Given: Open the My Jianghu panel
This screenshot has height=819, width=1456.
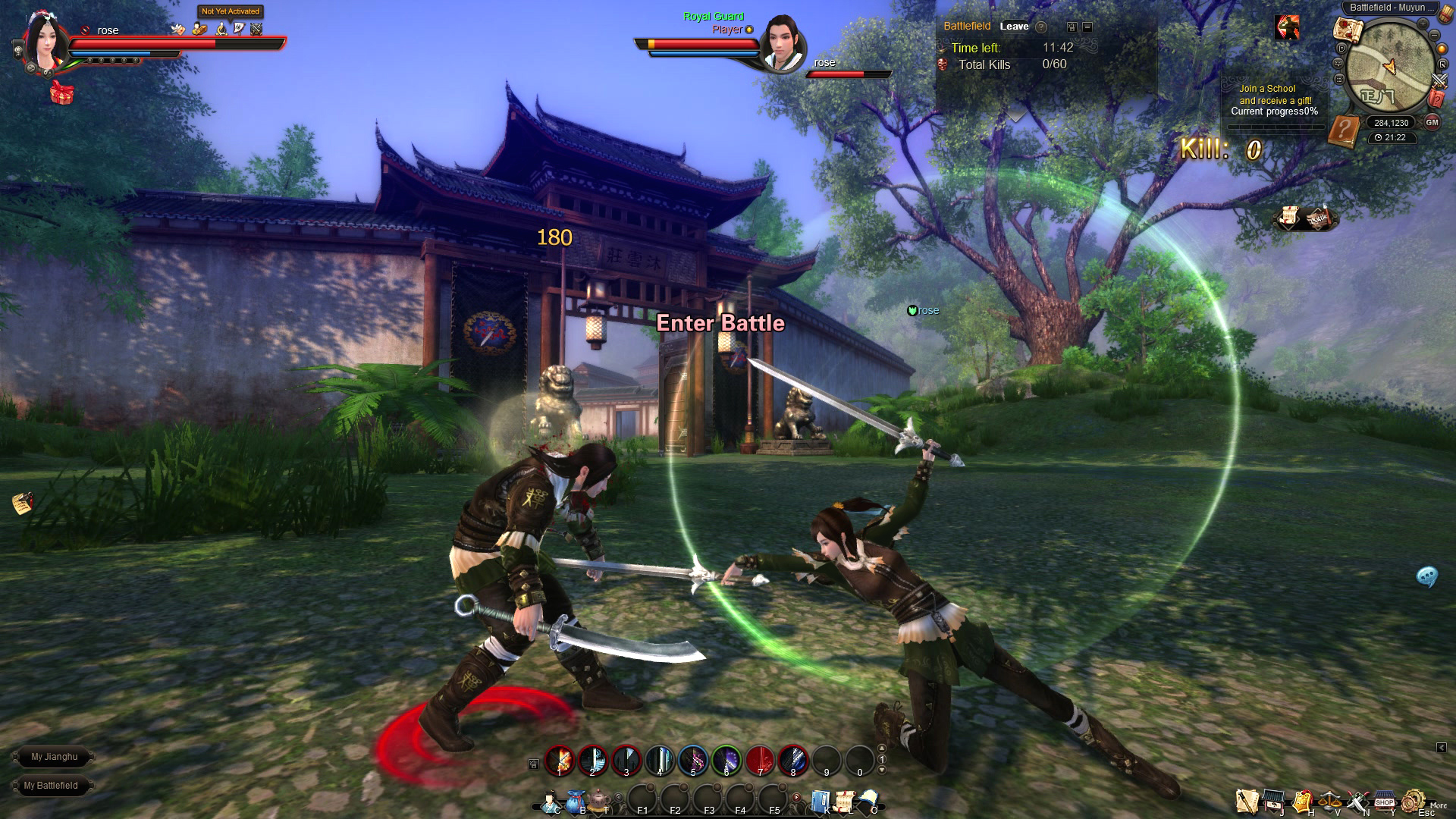Looking at the screenshot, I should coord(54,757).
